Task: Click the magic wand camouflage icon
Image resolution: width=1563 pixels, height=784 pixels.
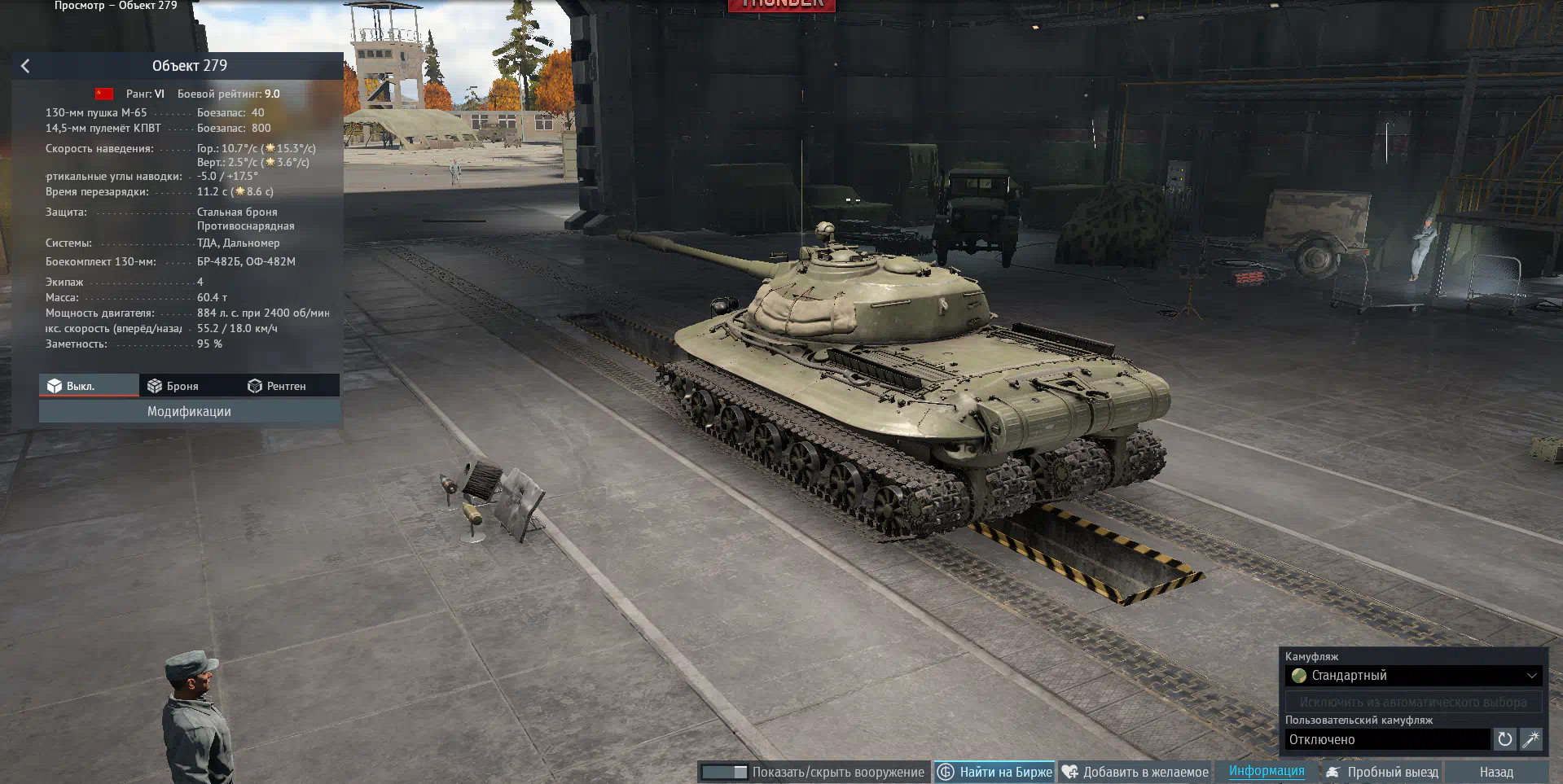Action: click(x=1530, y=739)
